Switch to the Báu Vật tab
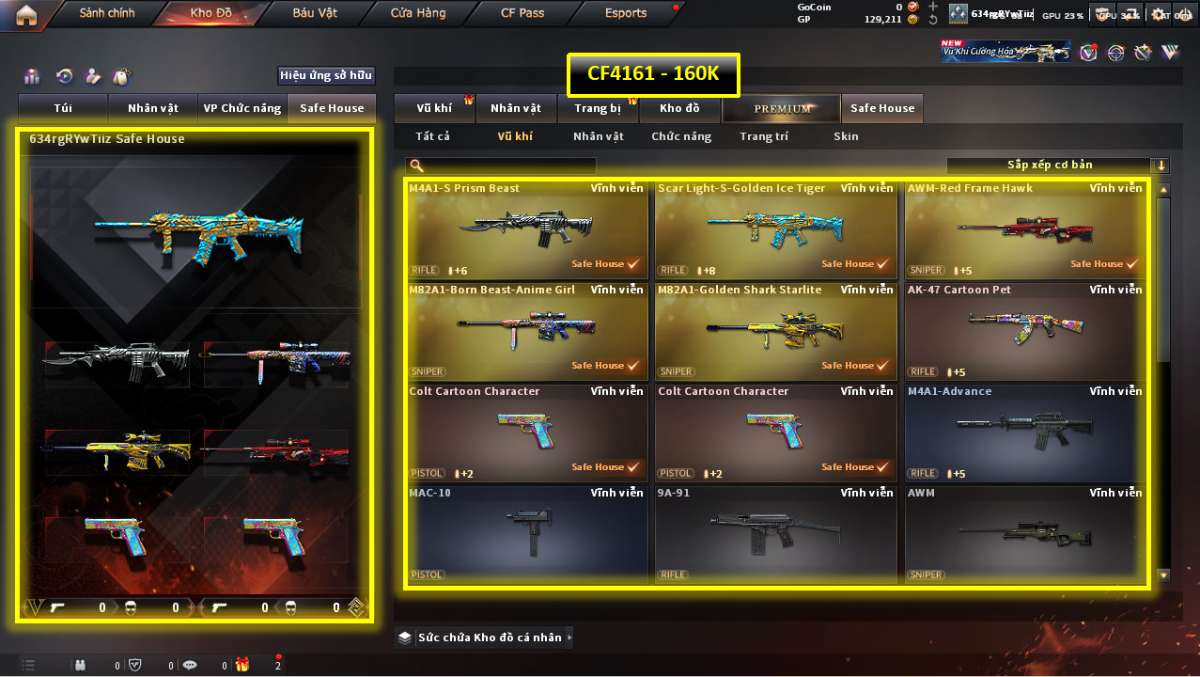Screen dimensions: 1200x677 point(316,14)
